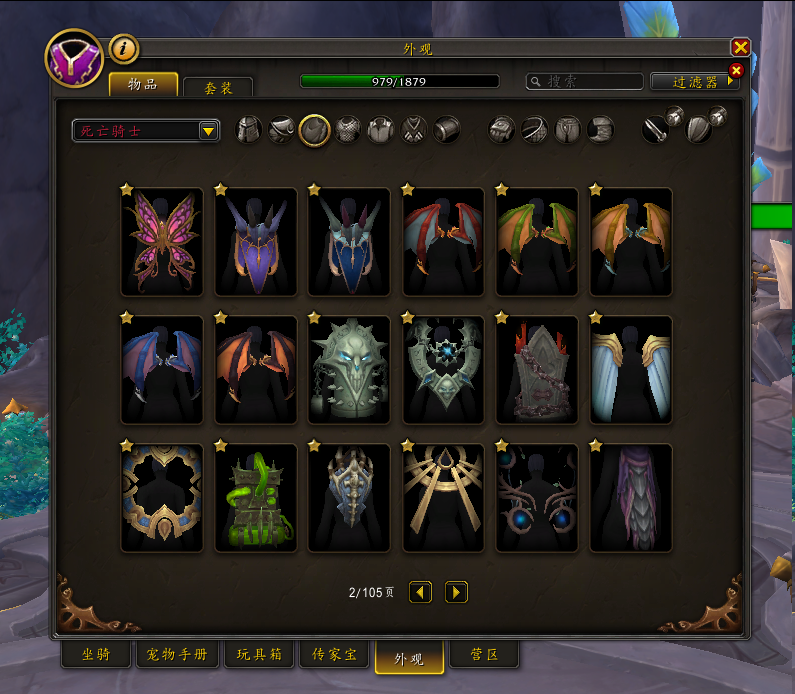Choose the skull shield back appearance
This screenshot has height=694, width=795.
tap(349, 370)
